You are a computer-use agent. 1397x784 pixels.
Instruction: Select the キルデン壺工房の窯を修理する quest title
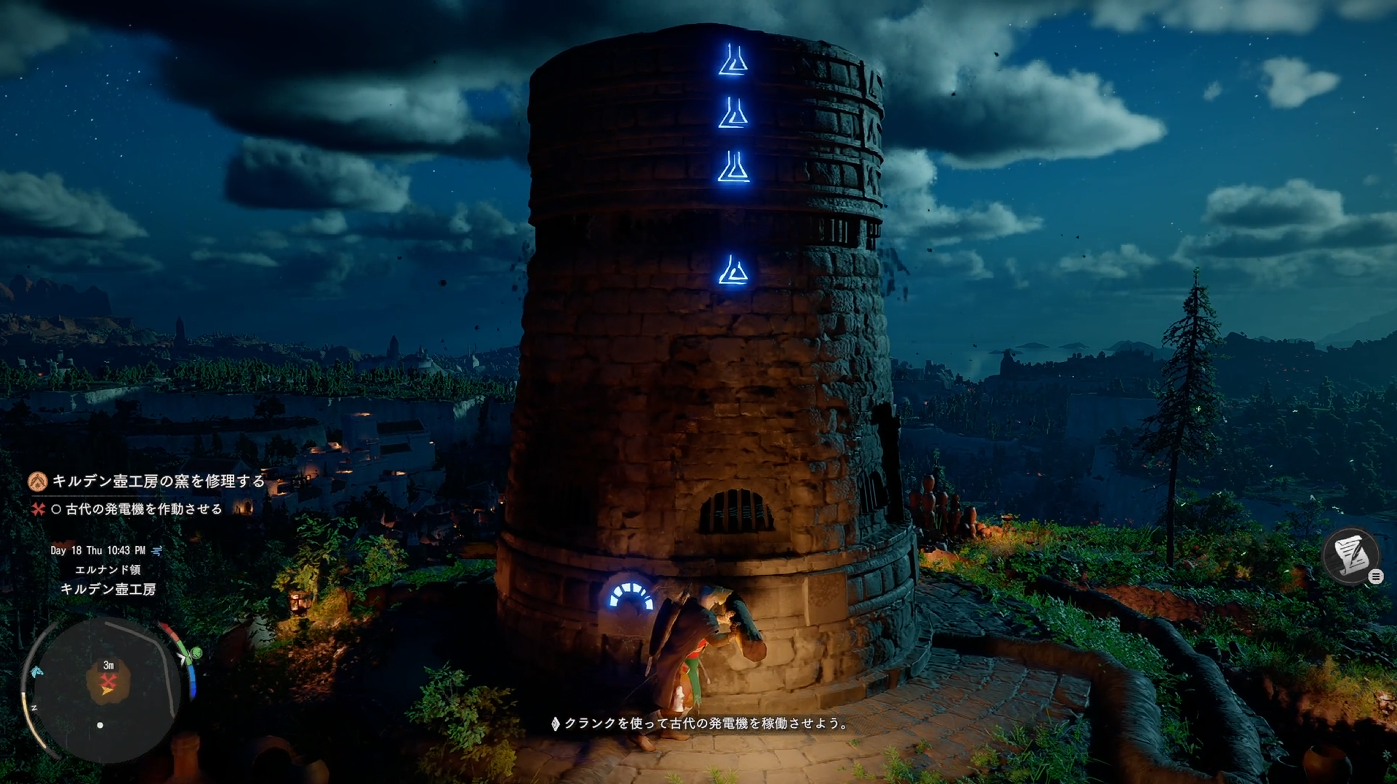pos(158,481)
